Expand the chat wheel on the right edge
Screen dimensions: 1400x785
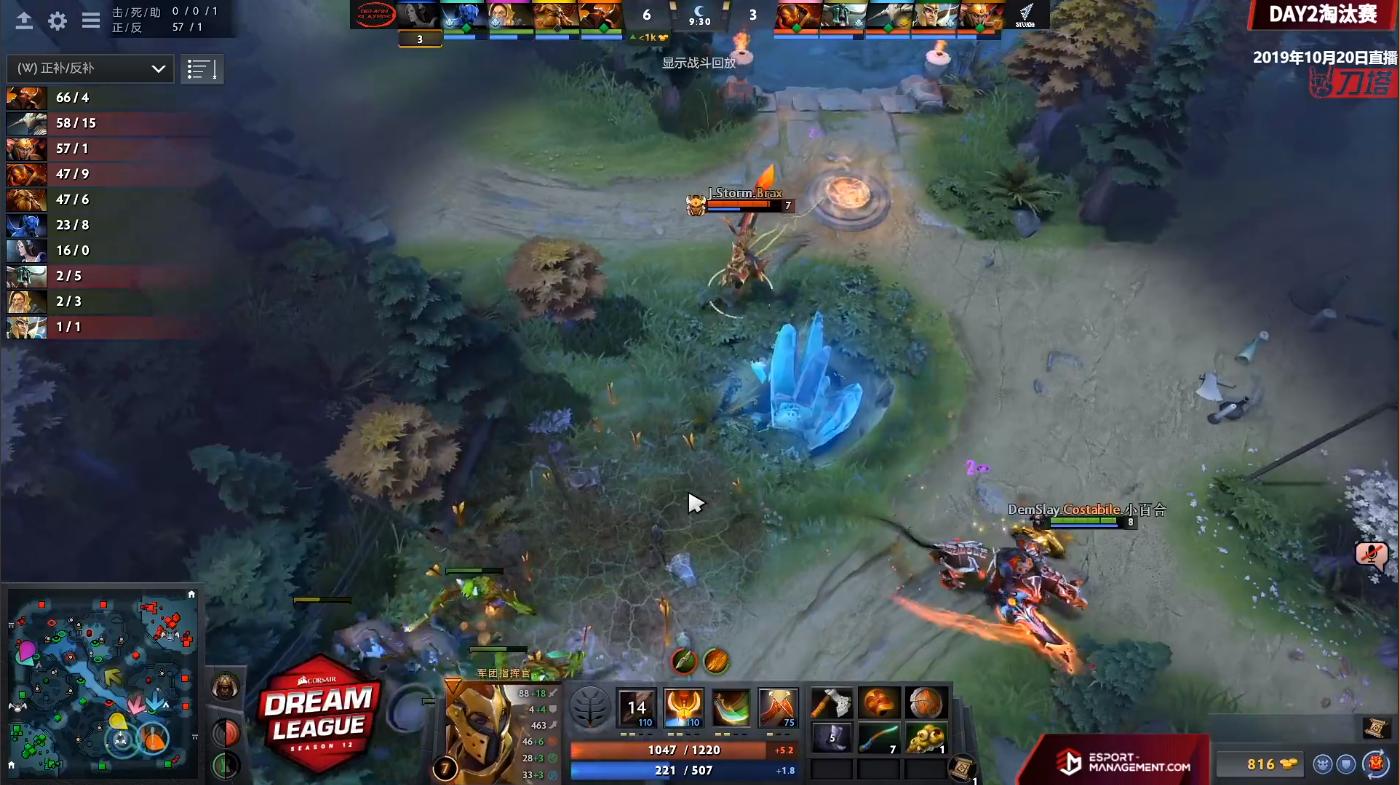tap(1371, 556)
